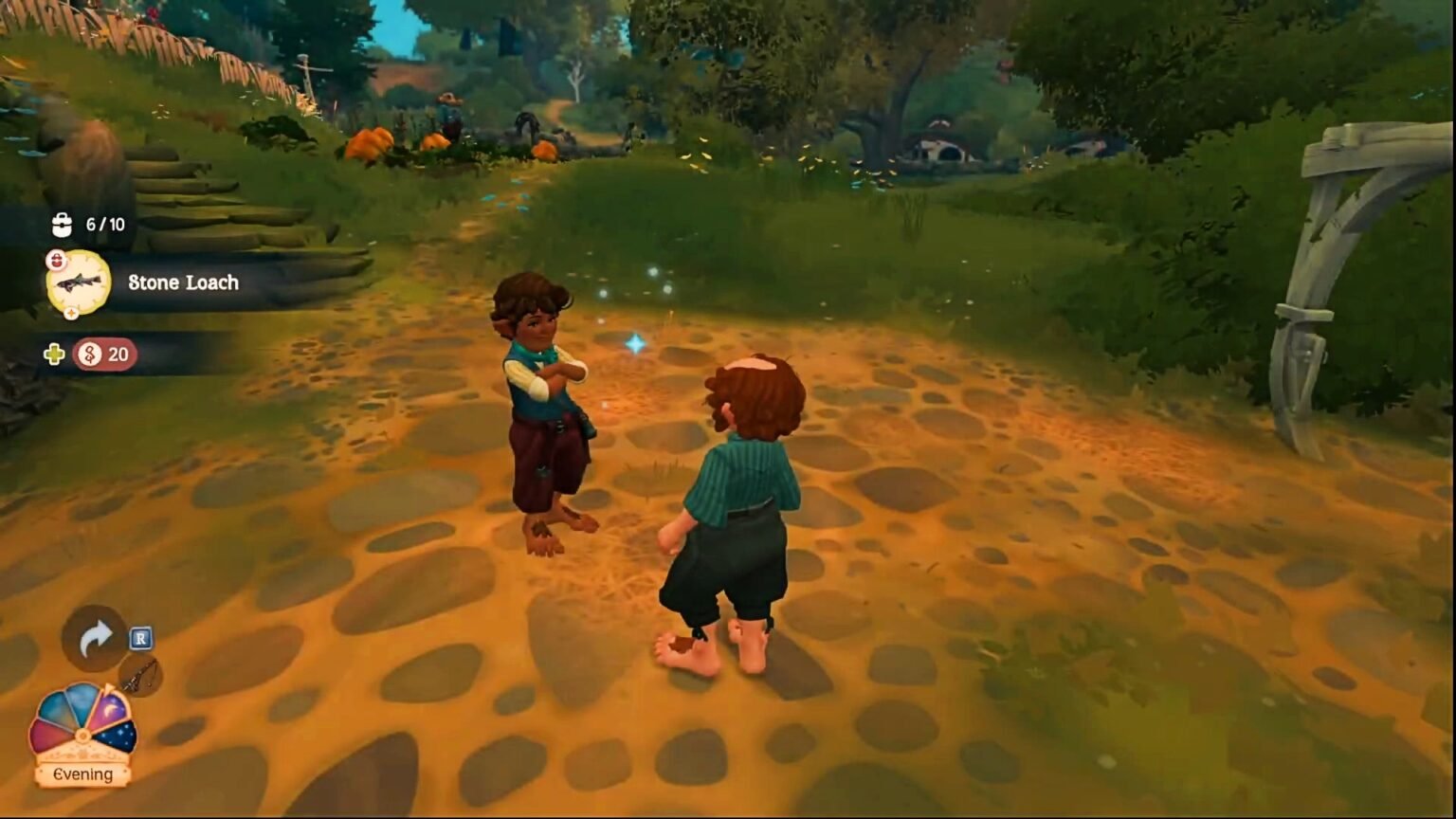This screenshot has width=1456, height=819.
Task: Open the backpack inventory icon
Action: [x=62, y=225]
